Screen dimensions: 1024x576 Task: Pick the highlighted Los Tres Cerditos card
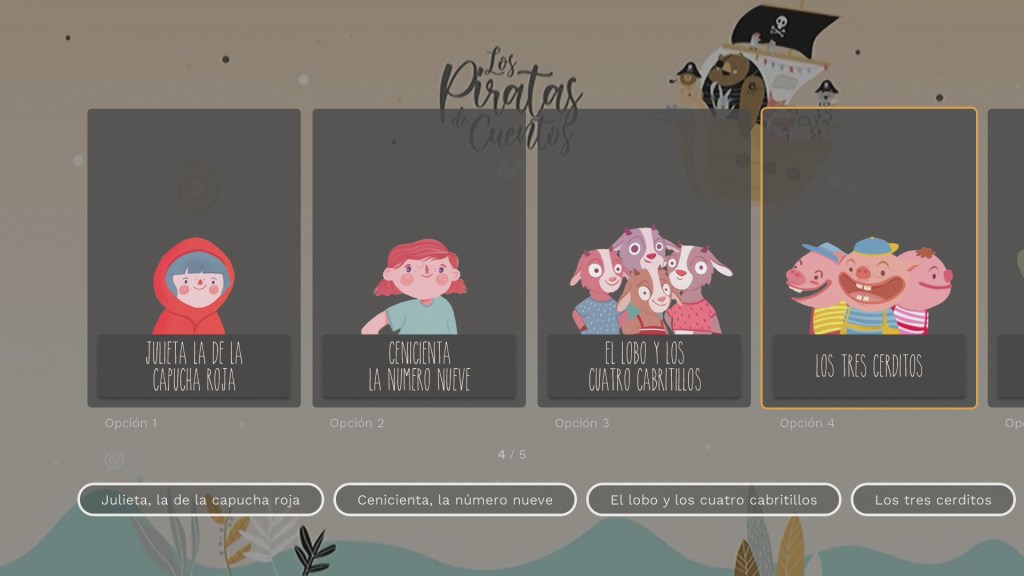869,258
